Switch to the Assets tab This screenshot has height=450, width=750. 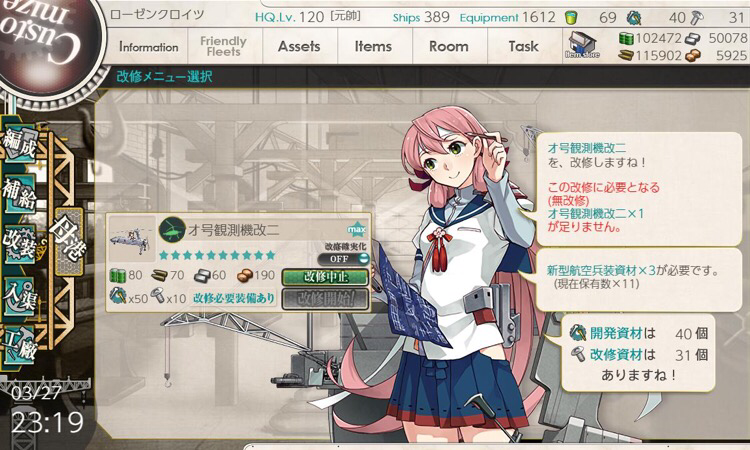(x=299, y=46)
